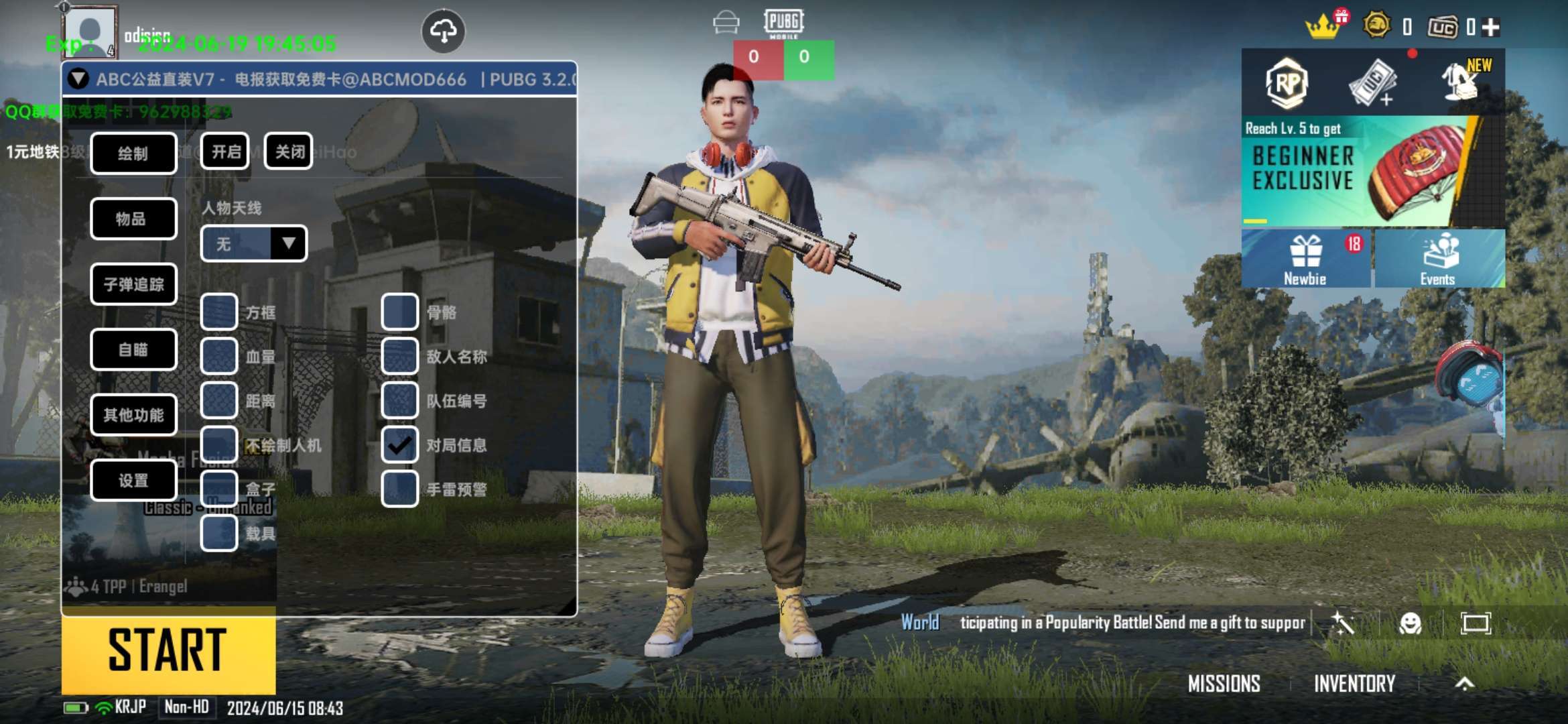Screen dimensions: 1568x724
Task: Click the gold crown icon
Action: click(x=1321, y=28)
